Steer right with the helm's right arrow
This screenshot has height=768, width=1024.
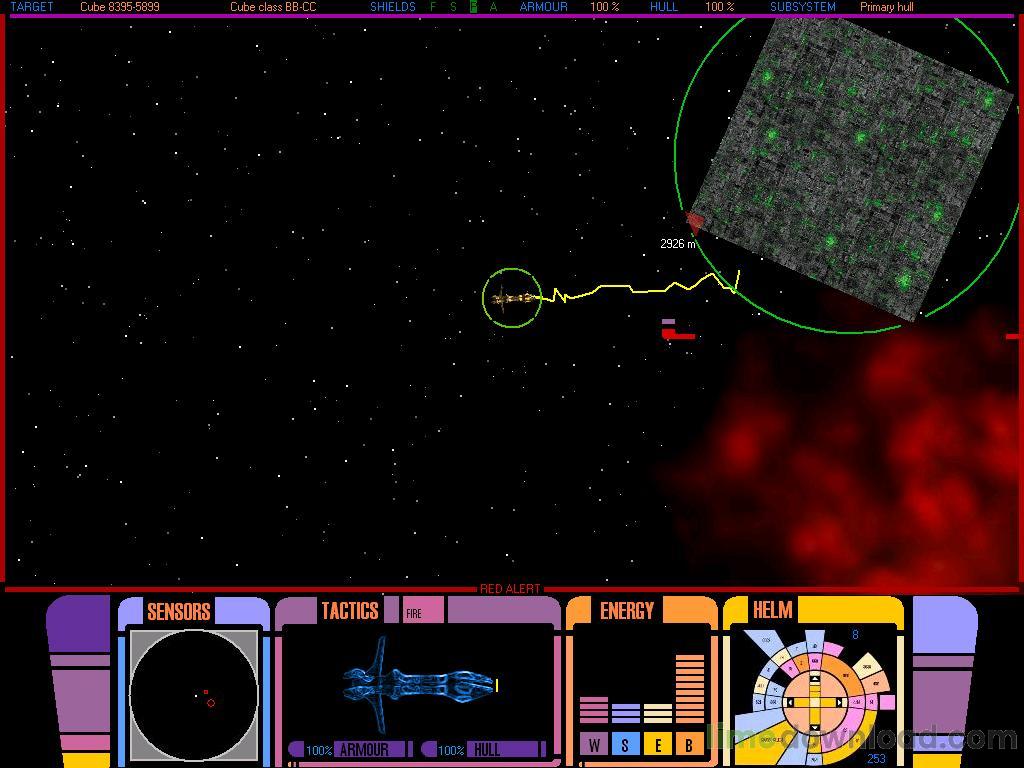click(838, 703)
